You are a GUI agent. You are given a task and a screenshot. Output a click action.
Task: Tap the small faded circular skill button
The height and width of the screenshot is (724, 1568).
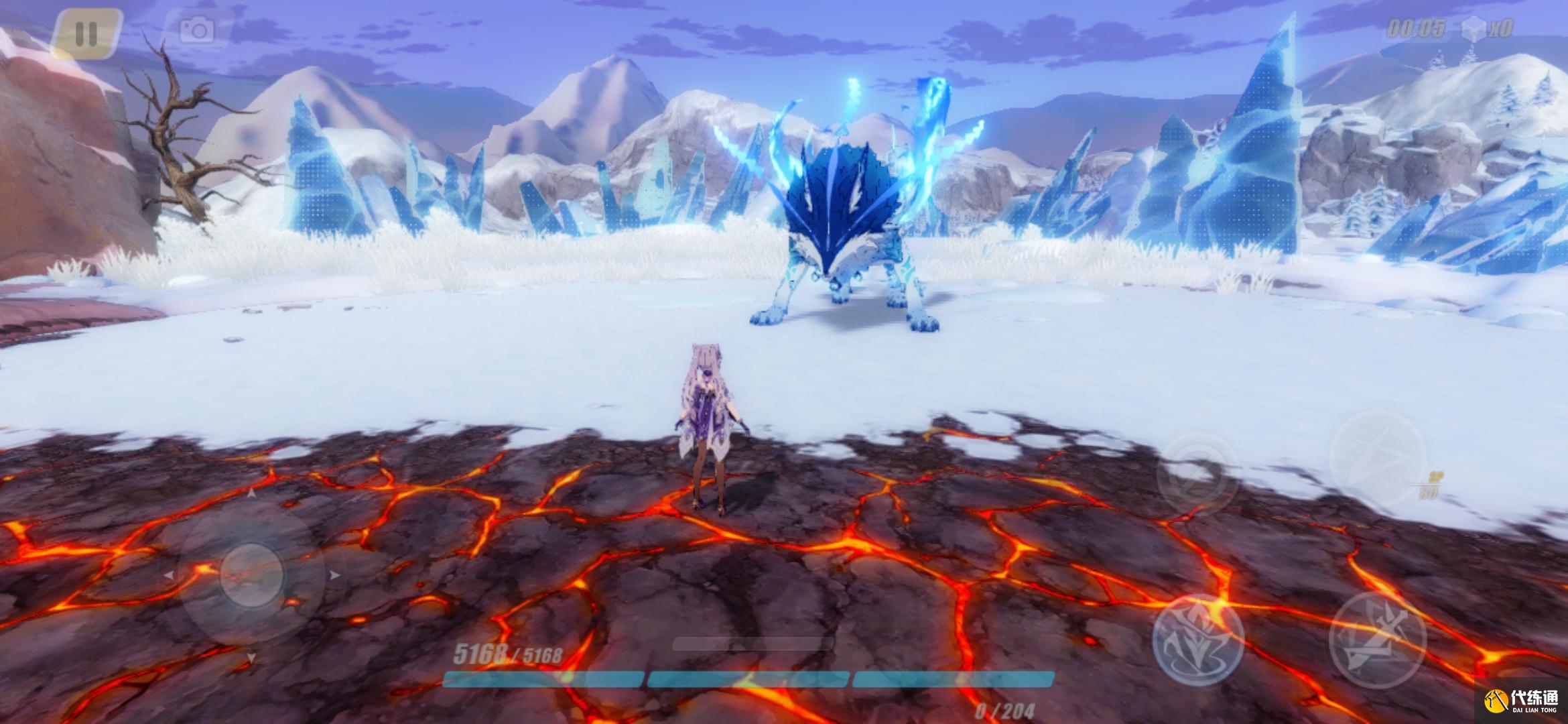coord(1197,473)
